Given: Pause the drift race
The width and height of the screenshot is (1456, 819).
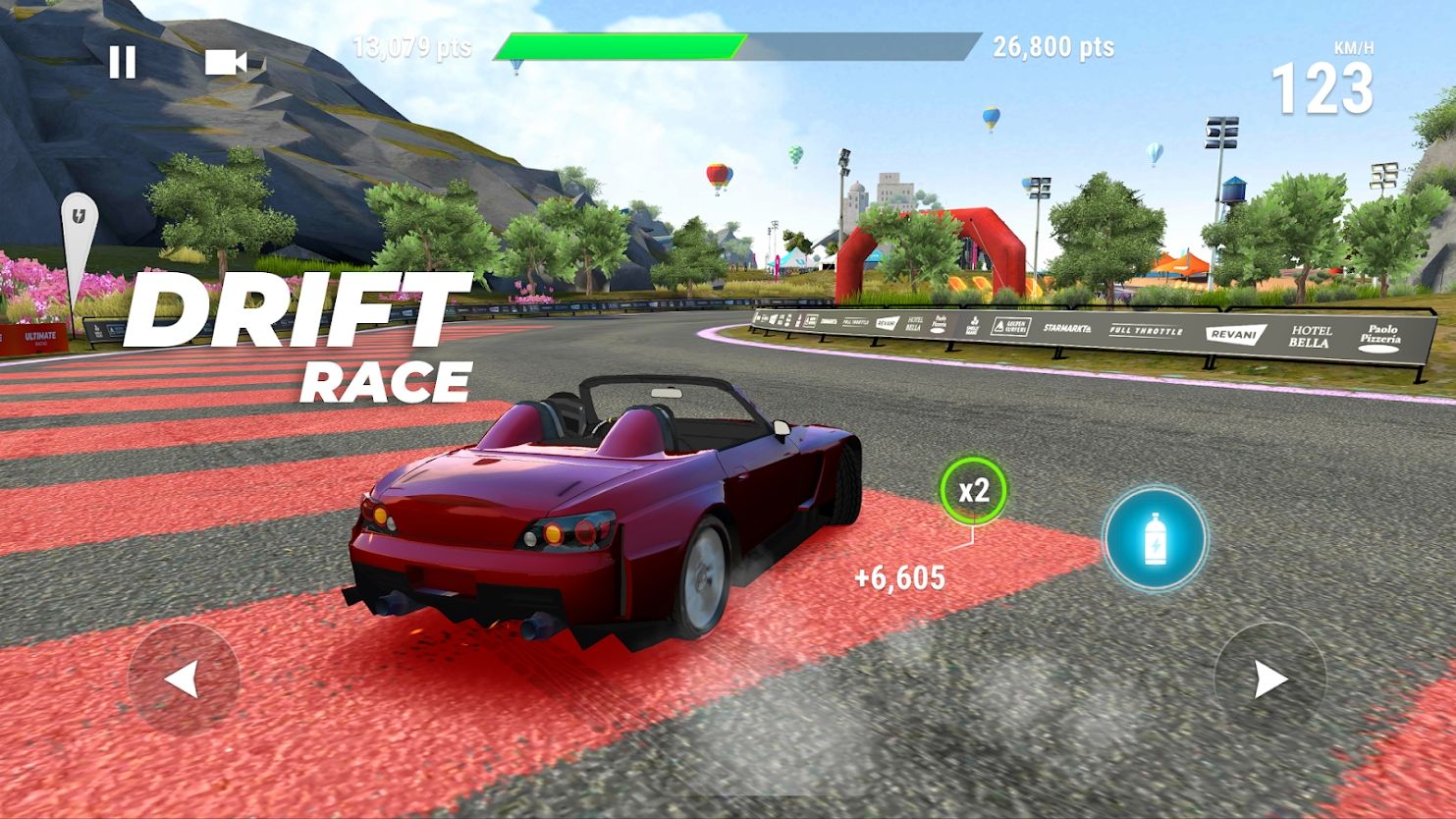Looking at the screenshot, I should click(122, 63).
